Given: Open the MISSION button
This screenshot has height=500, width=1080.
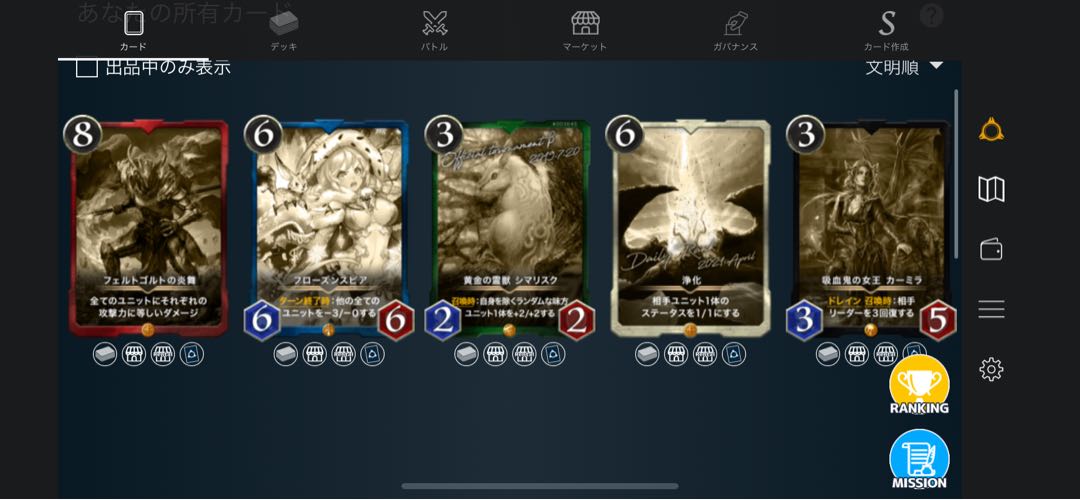Looking at the screenshot, I should pos(919,460).
